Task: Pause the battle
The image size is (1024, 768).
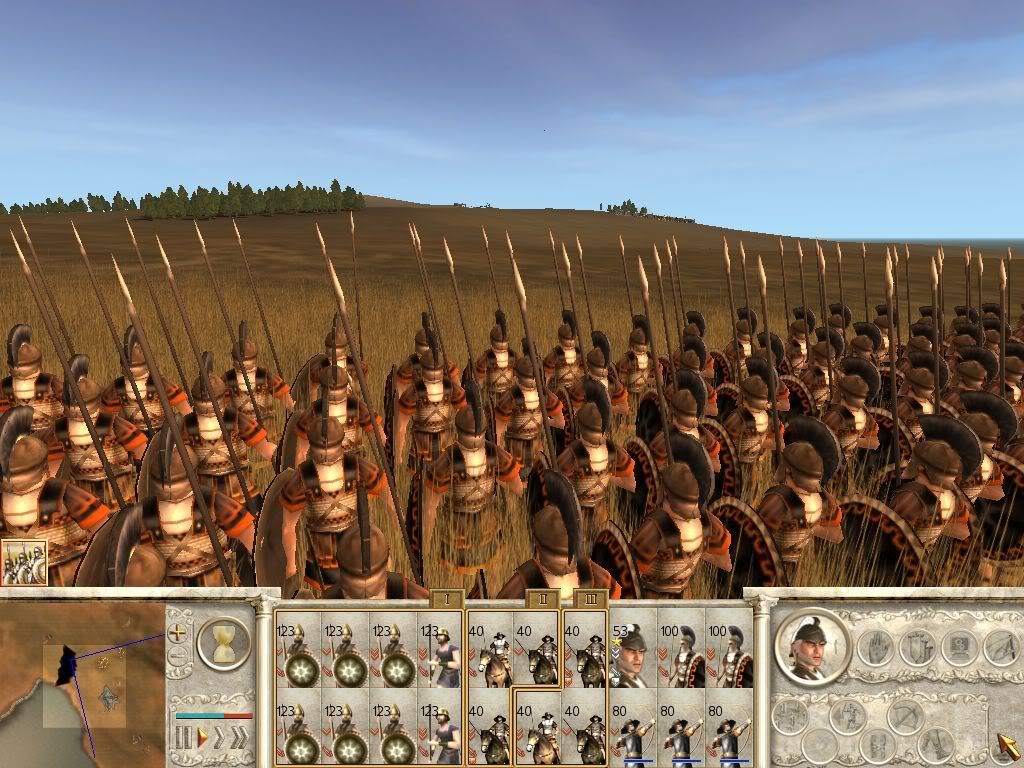Action: 183,739
